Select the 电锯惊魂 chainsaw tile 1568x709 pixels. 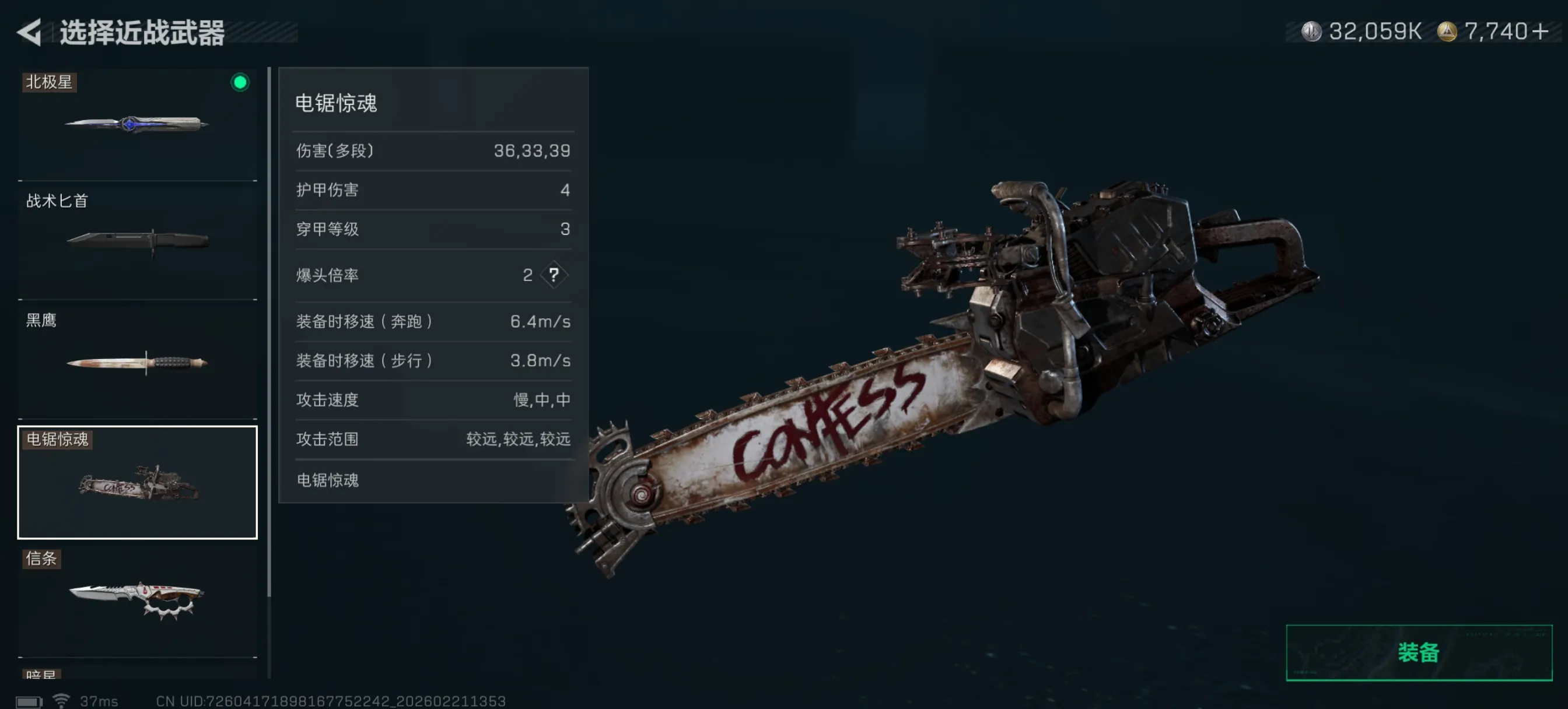[x=137, y=482]
